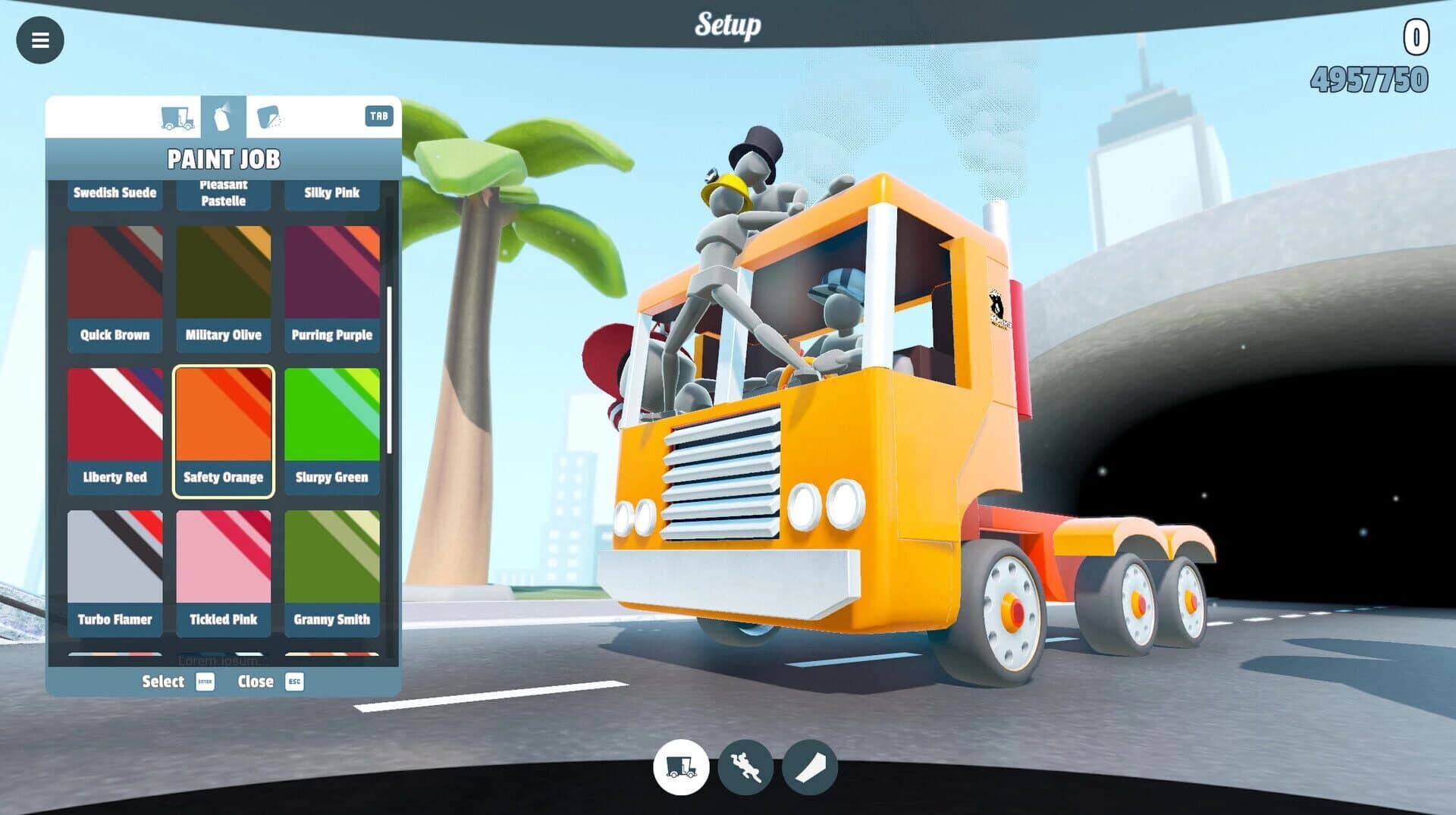This screenshot has width=1456, height=815.
Task: Pick the Purring Purple paint job
Action: pyautogui.click(x=331, y=287)
